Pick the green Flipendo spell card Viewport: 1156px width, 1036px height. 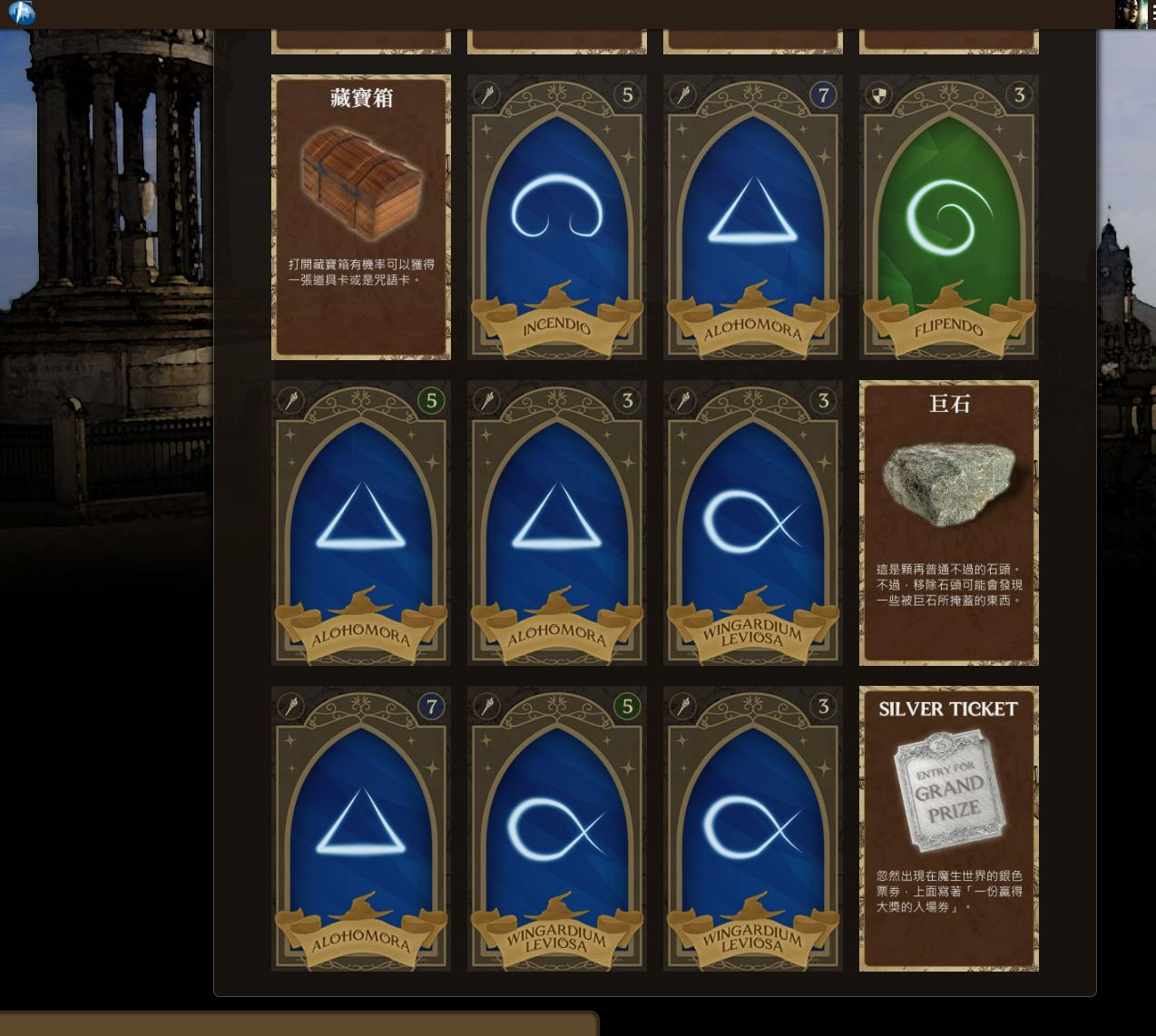pyautogui.click(x=948, y=217)
